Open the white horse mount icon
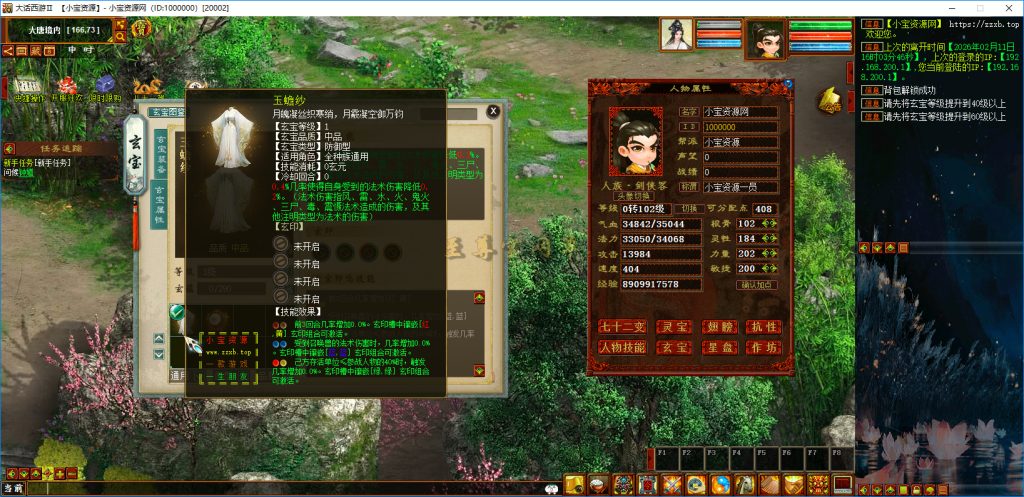Image resolution: width=1024 pixels, height=497 pixels. tap(744, 485)
